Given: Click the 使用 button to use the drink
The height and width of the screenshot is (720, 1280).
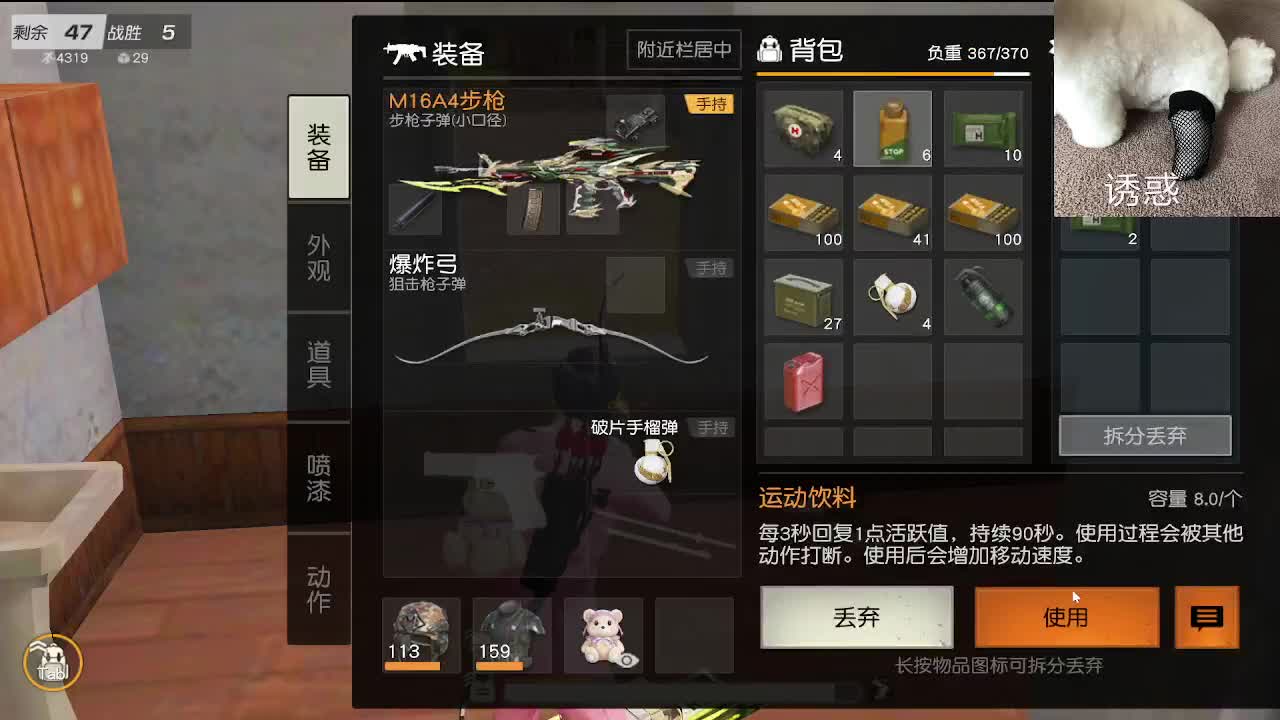Looking at the screenshot, I should pos(1066,618).
